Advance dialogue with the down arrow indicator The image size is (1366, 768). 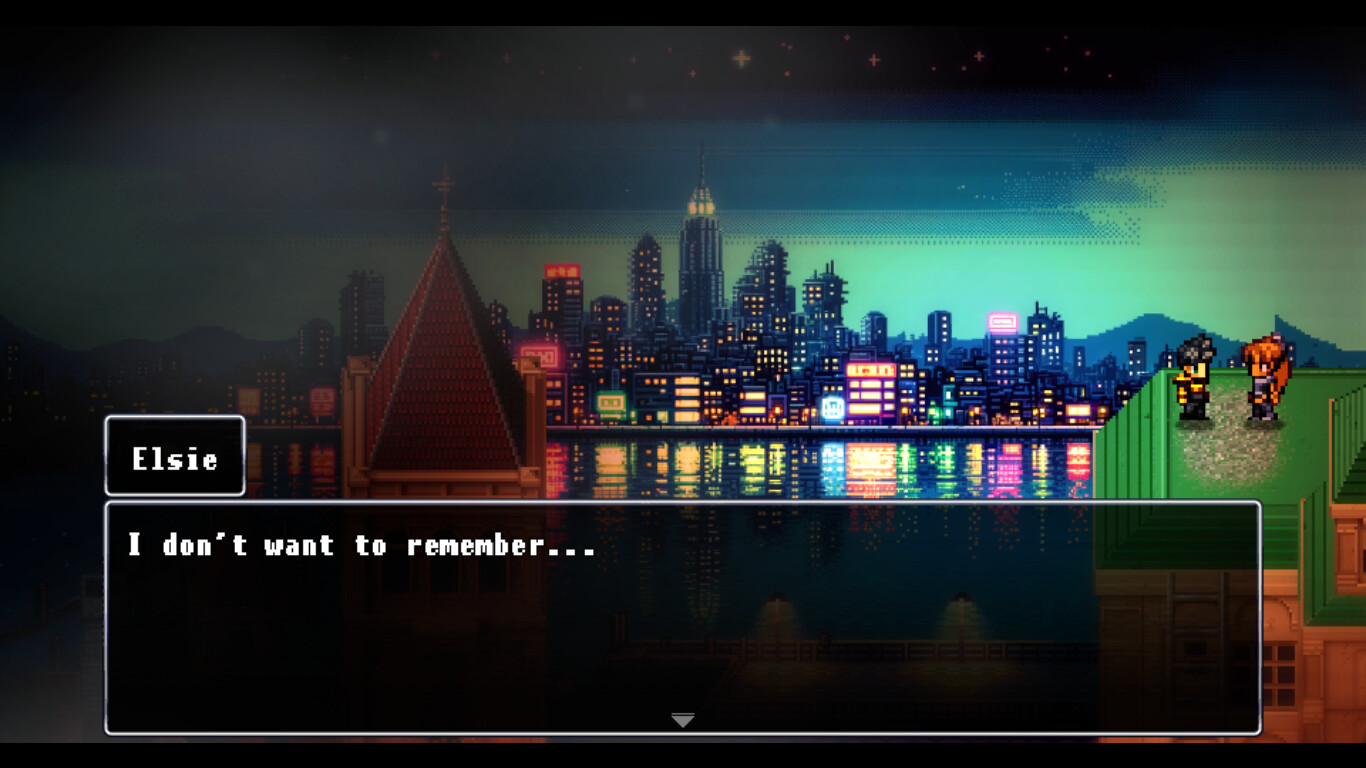pyautogui.click(x=683, y=720)
